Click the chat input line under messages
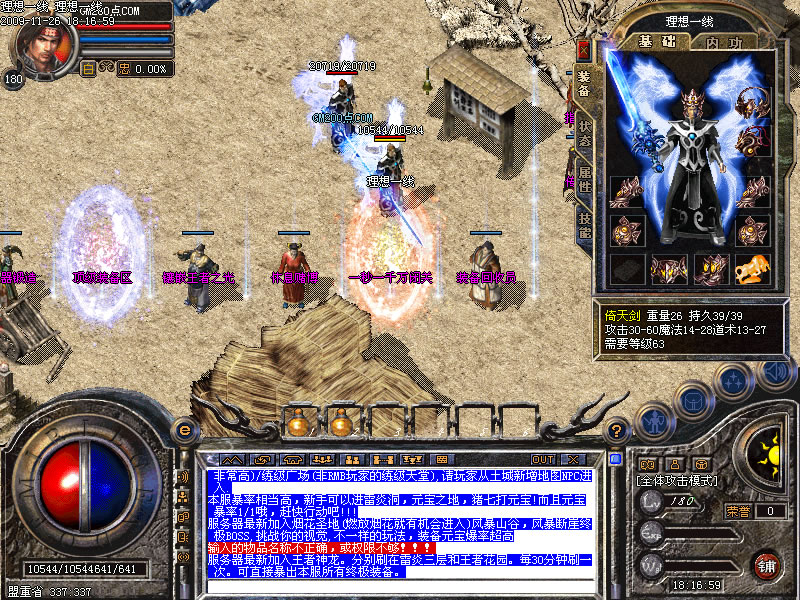The image size is (800, 600). [x=400, y=585]
